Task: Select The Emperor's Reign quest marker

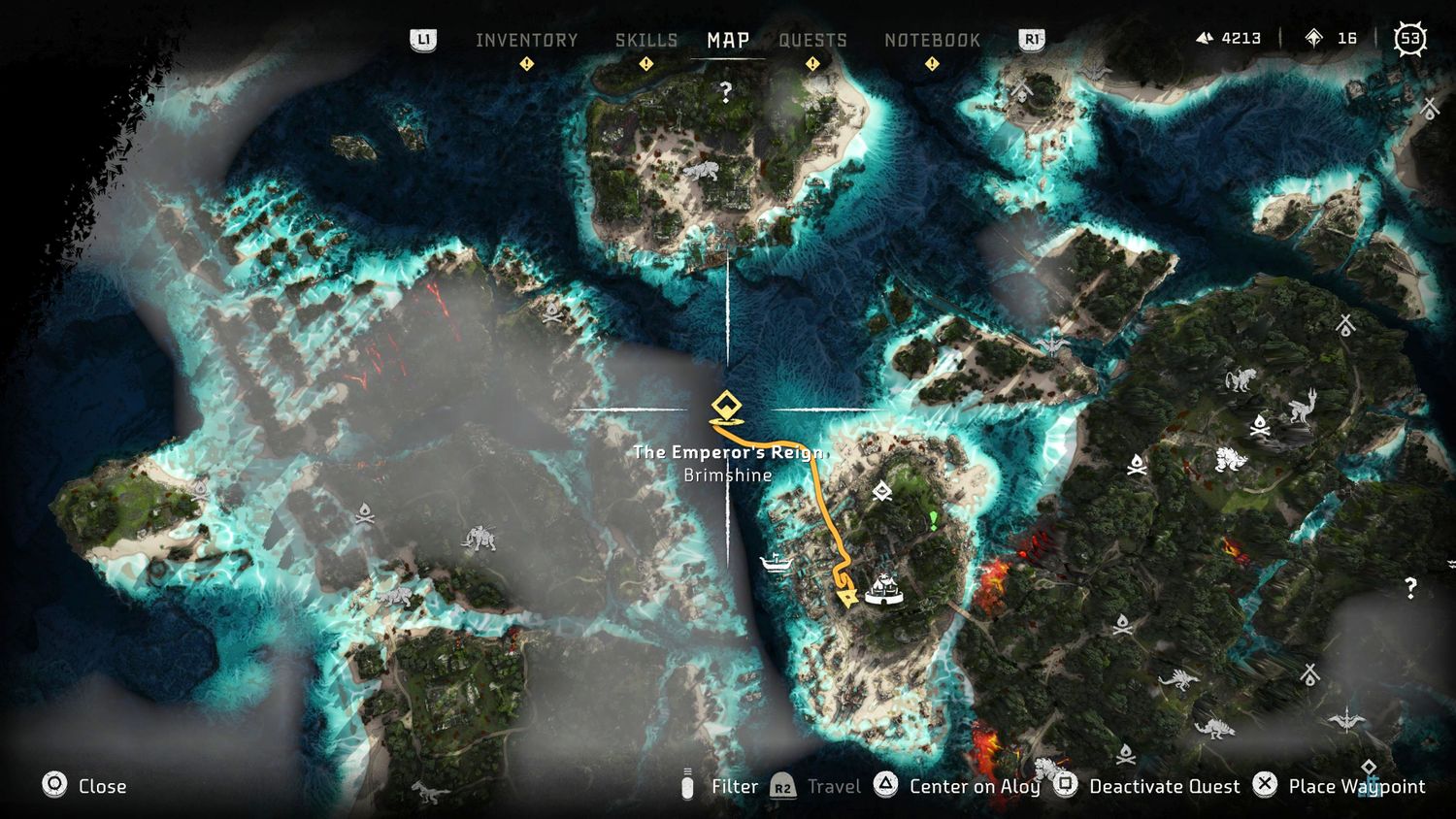Action: pos(726,408)
